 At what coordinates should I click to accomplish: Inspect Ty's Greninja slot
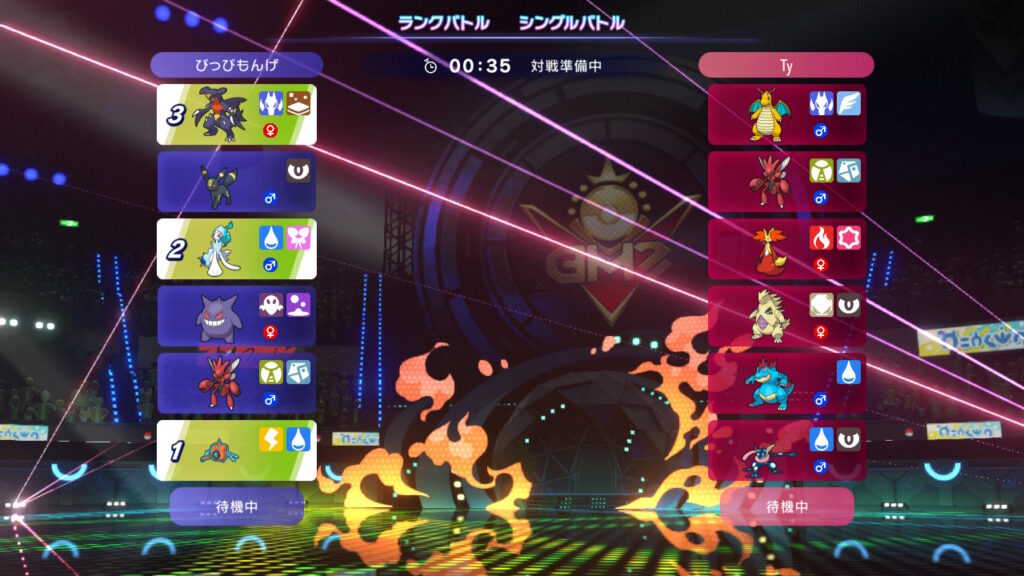pyautogui.click(x=787, y=450)
